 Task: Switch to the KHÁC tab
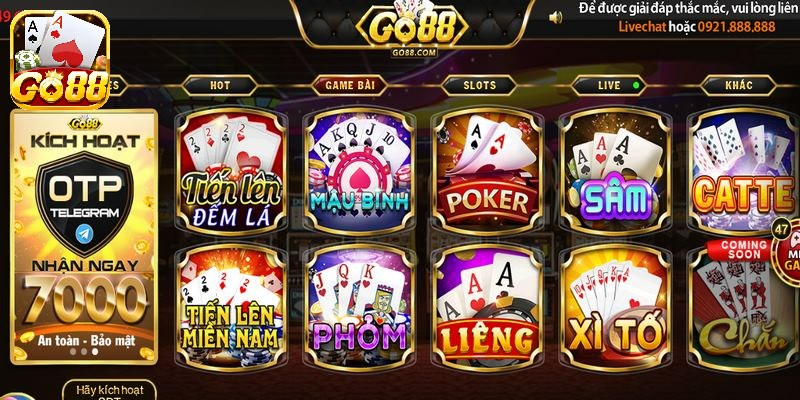click(x=739, y=86)
